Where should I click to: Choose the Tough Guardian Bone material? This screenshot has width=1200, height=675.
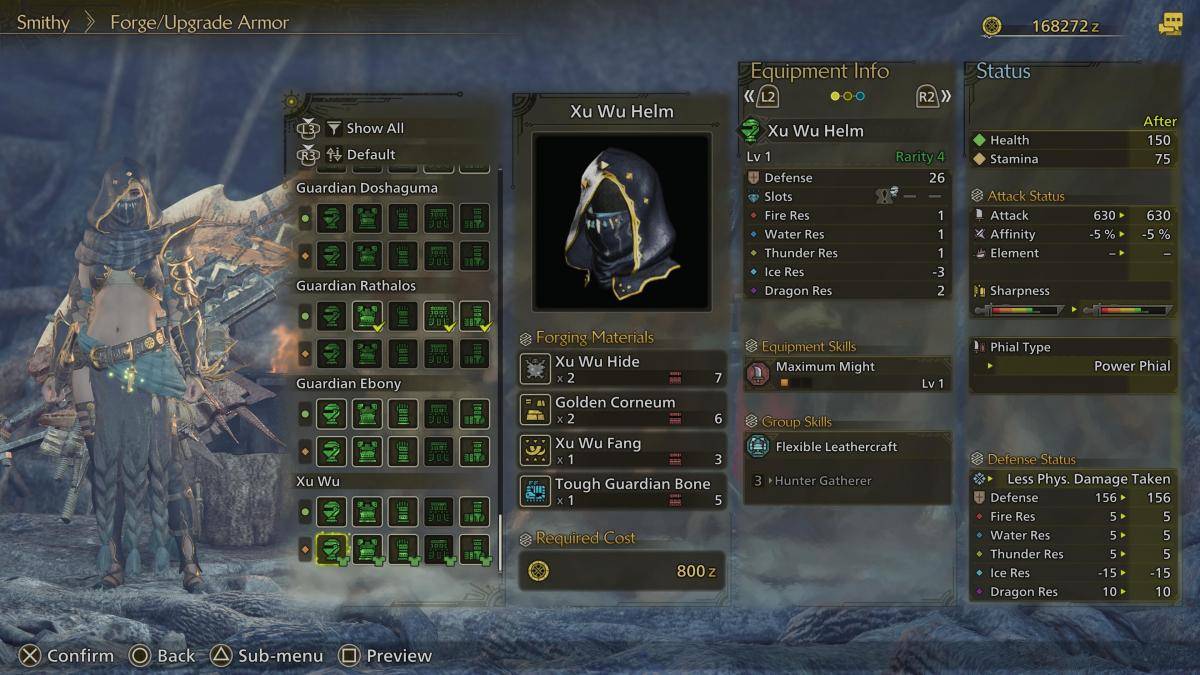622,491
